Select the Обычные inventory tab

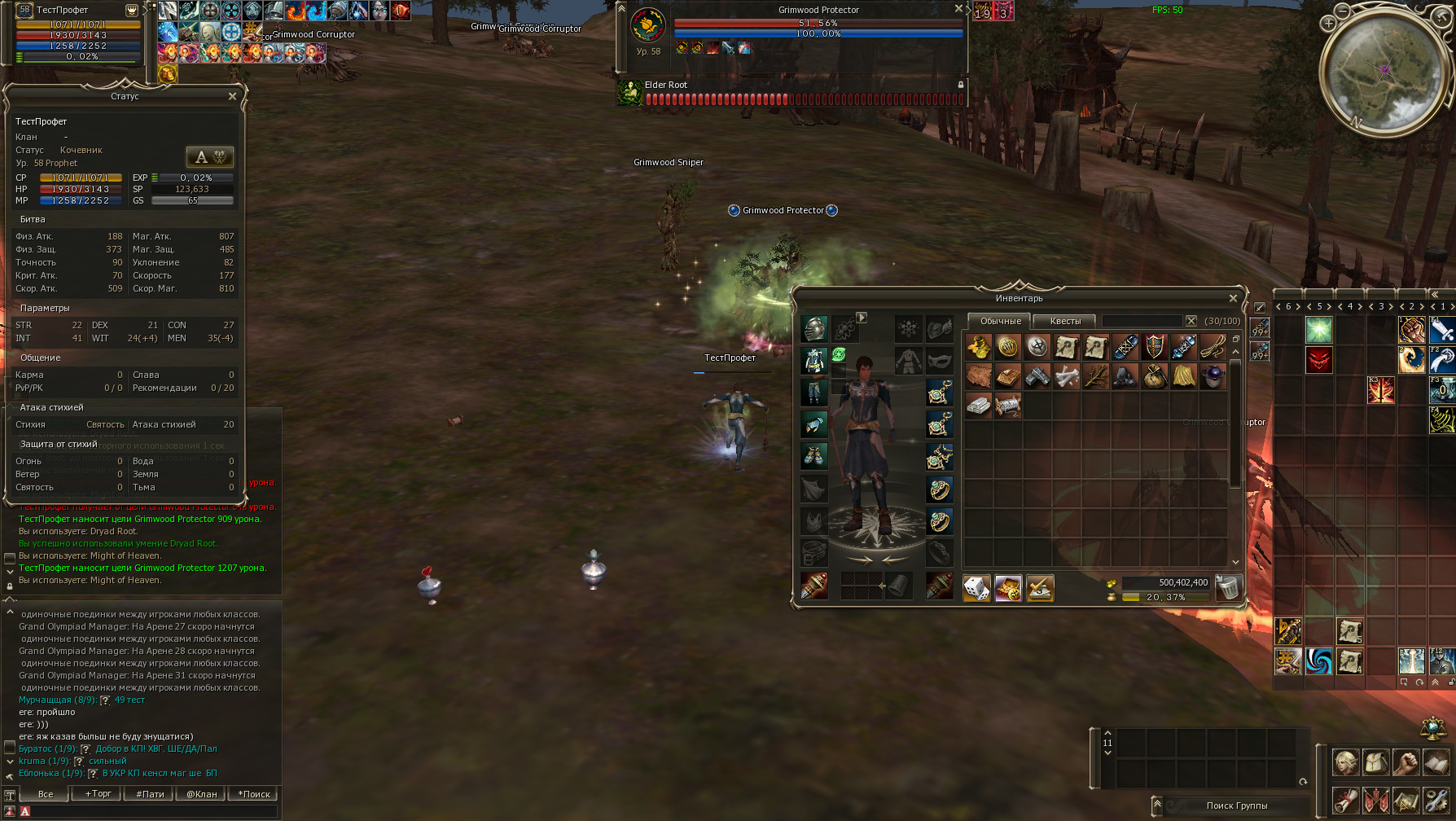point(1000,321)
